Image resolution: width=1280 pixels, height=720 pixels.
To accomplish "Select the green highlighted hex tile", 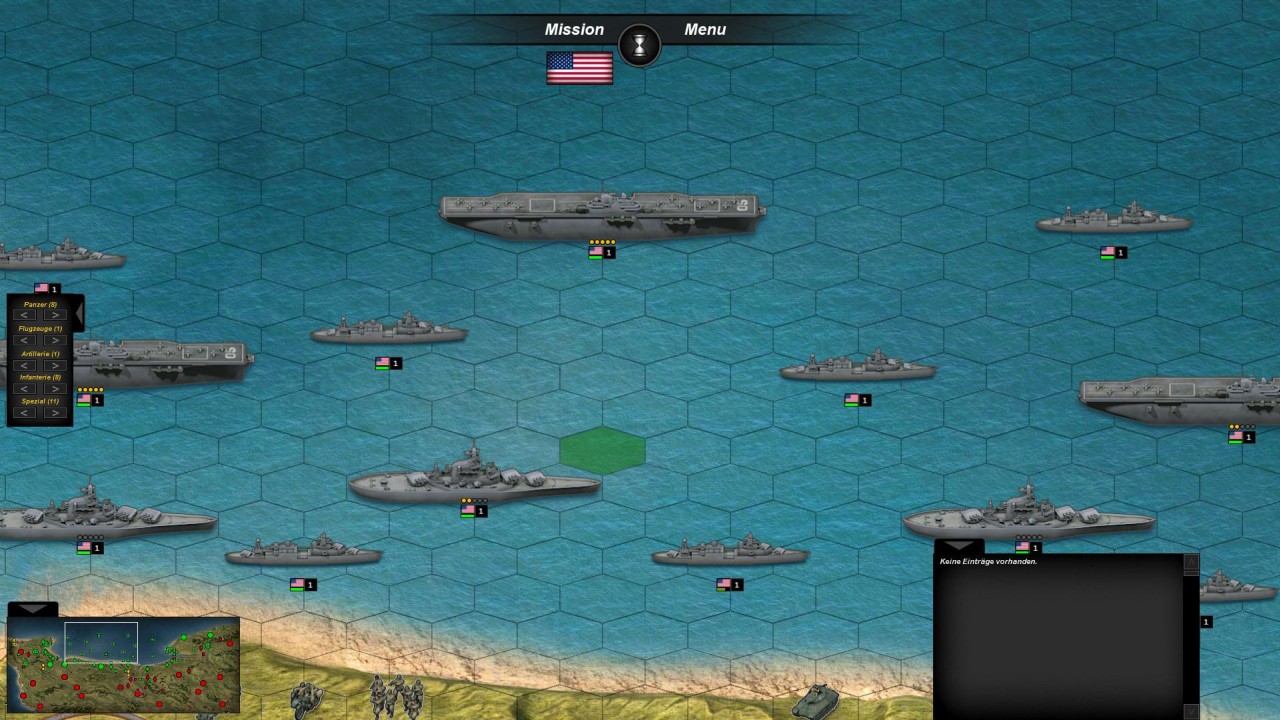I will [602, 450].
